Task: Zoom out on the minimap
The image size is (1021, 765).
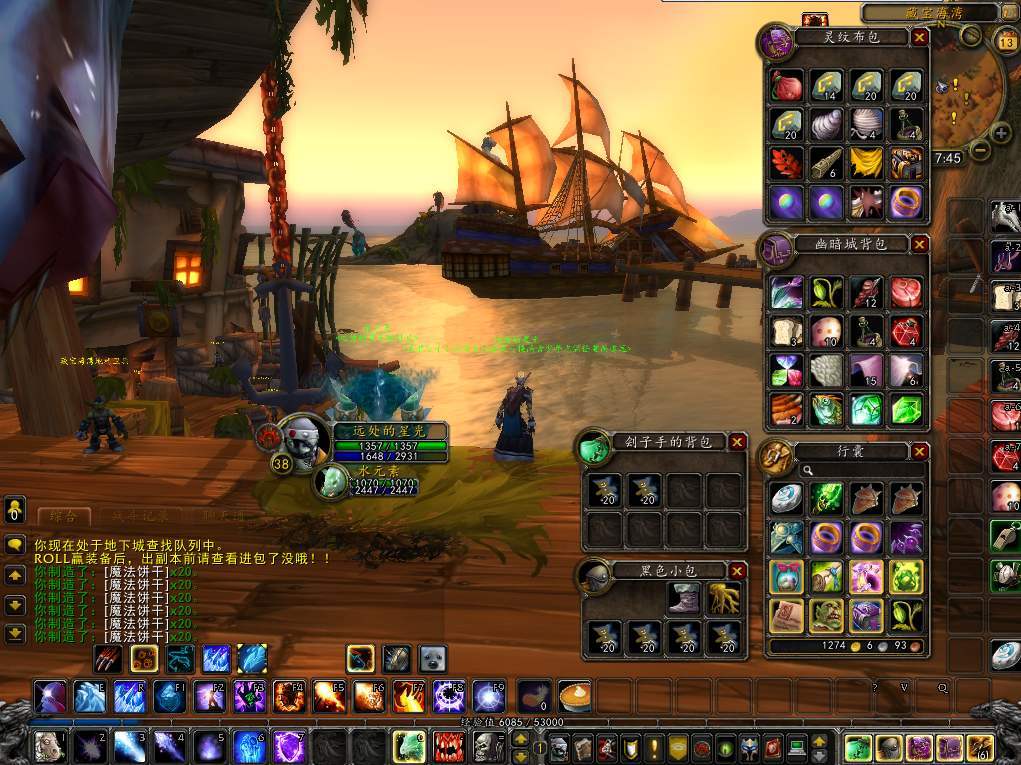Action: (x=978, y=150)
